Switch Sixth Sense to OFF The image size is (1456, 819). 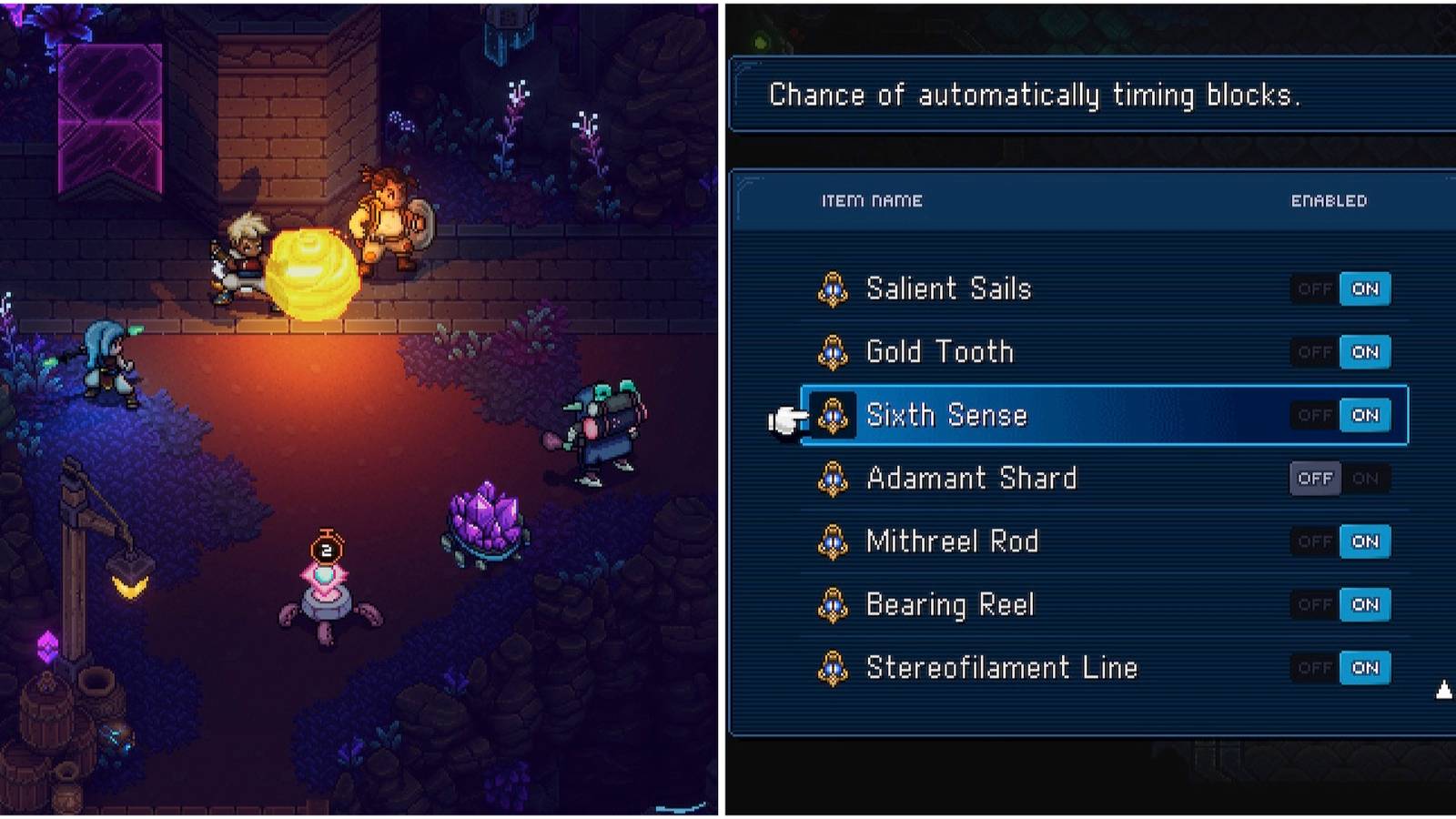tap(1314, 415)
